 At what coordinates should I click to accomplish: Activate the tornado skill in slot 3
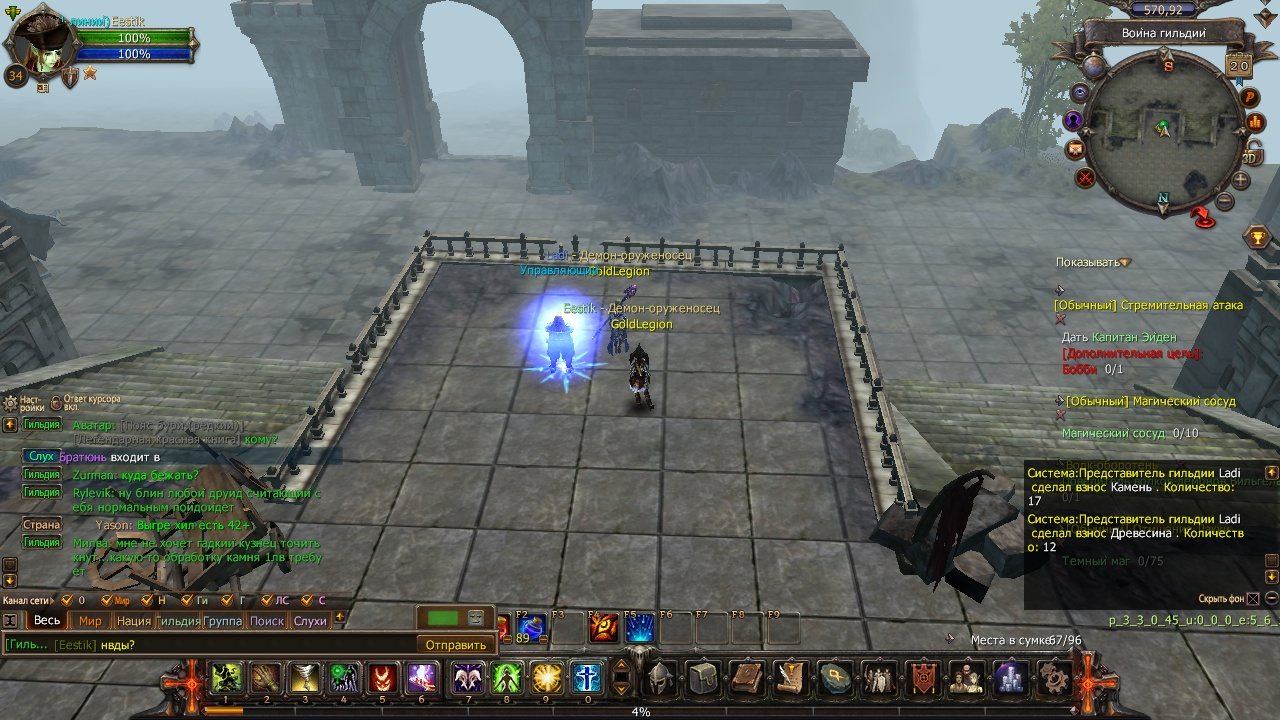(303, 679)
